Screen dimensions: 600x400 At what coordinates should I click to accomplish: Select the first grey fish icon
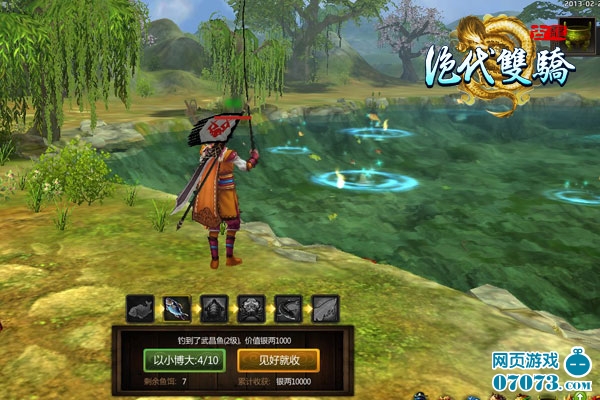tap(140, 307)
